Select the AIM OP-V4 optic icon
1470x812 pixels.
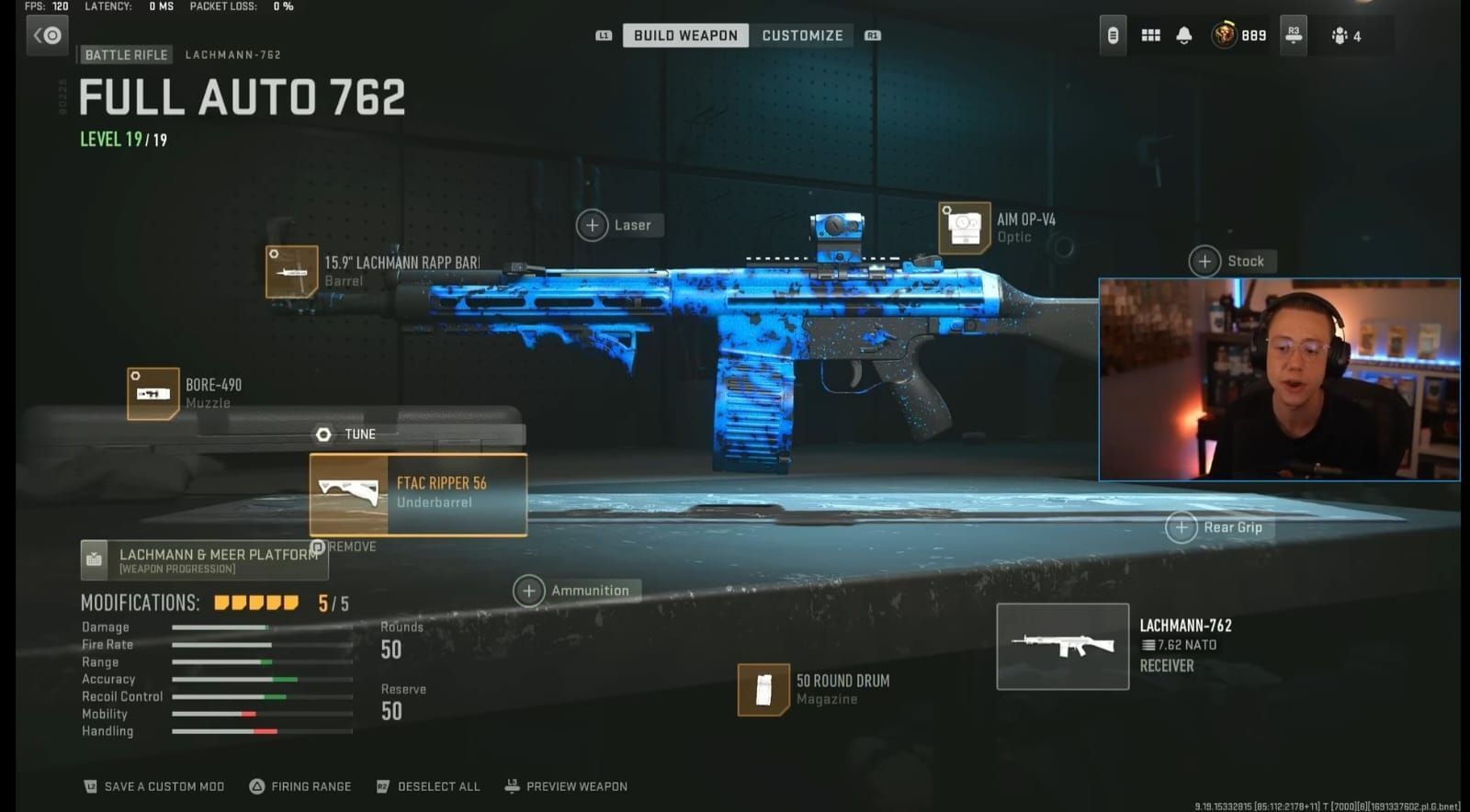(963, 227)
